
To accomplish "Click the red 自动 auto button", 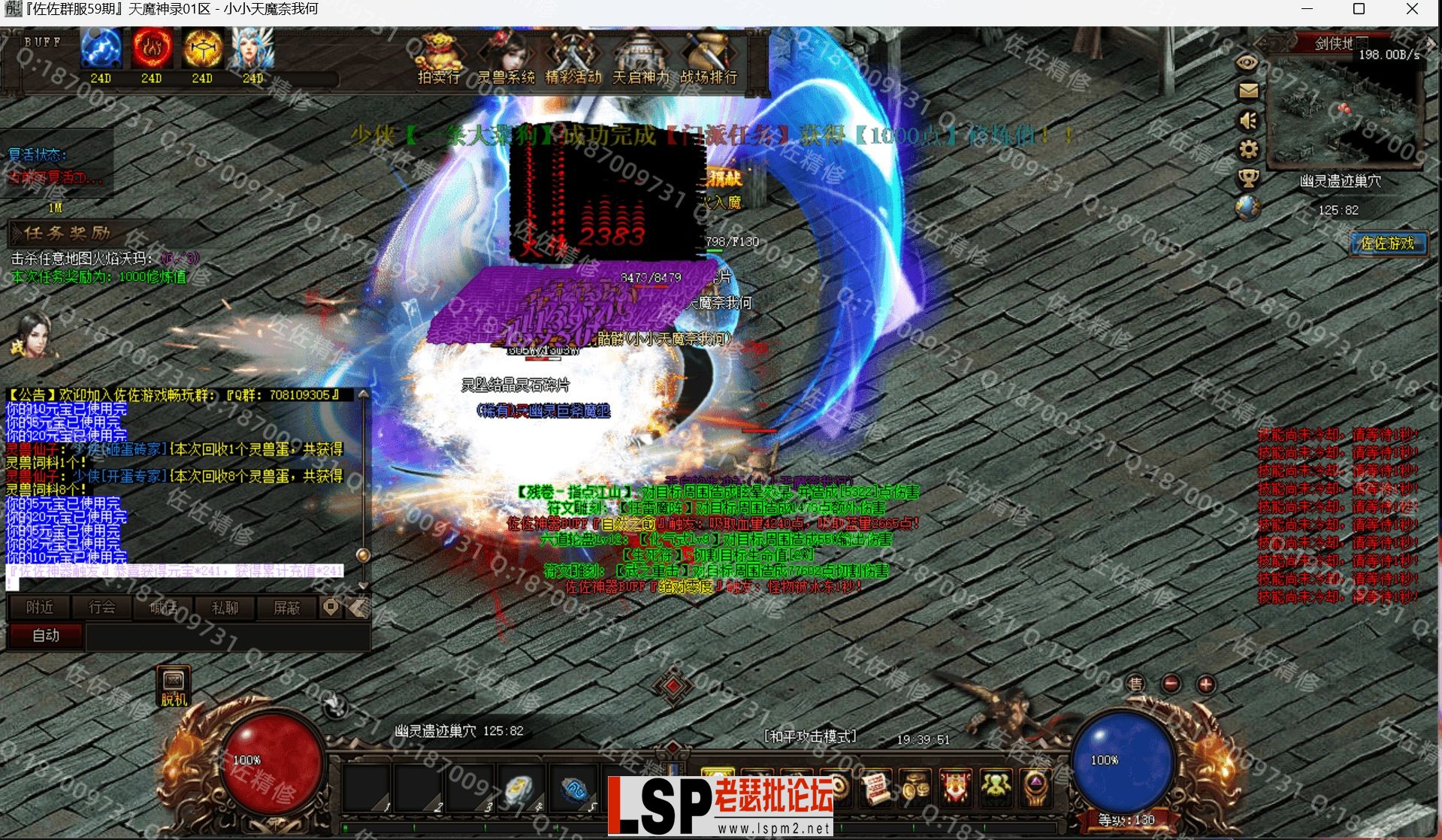I will [x=46, y=636].
